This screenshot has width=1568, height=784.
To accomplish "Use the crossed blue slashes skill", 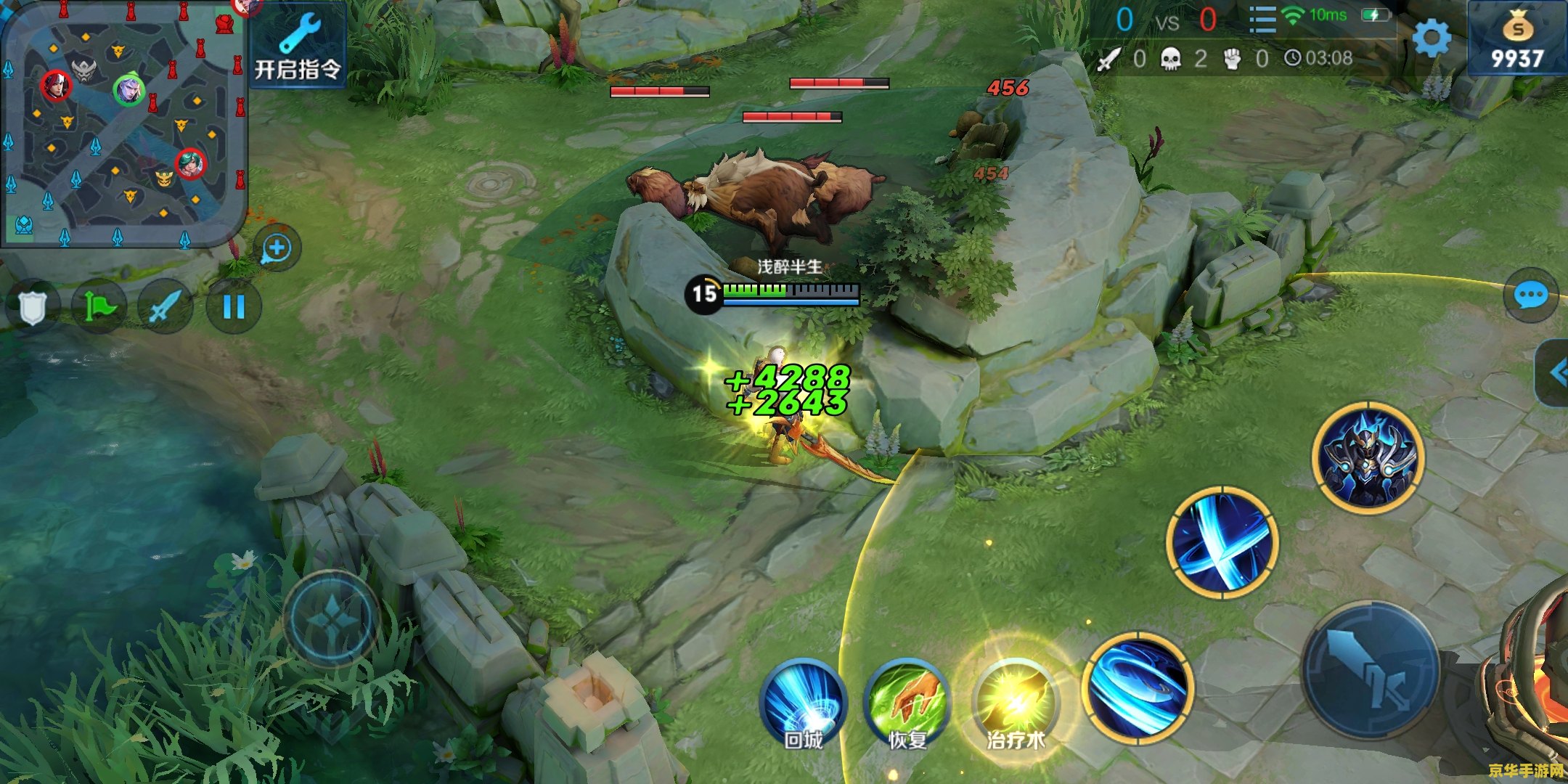I will click(x=1222, y=543).
